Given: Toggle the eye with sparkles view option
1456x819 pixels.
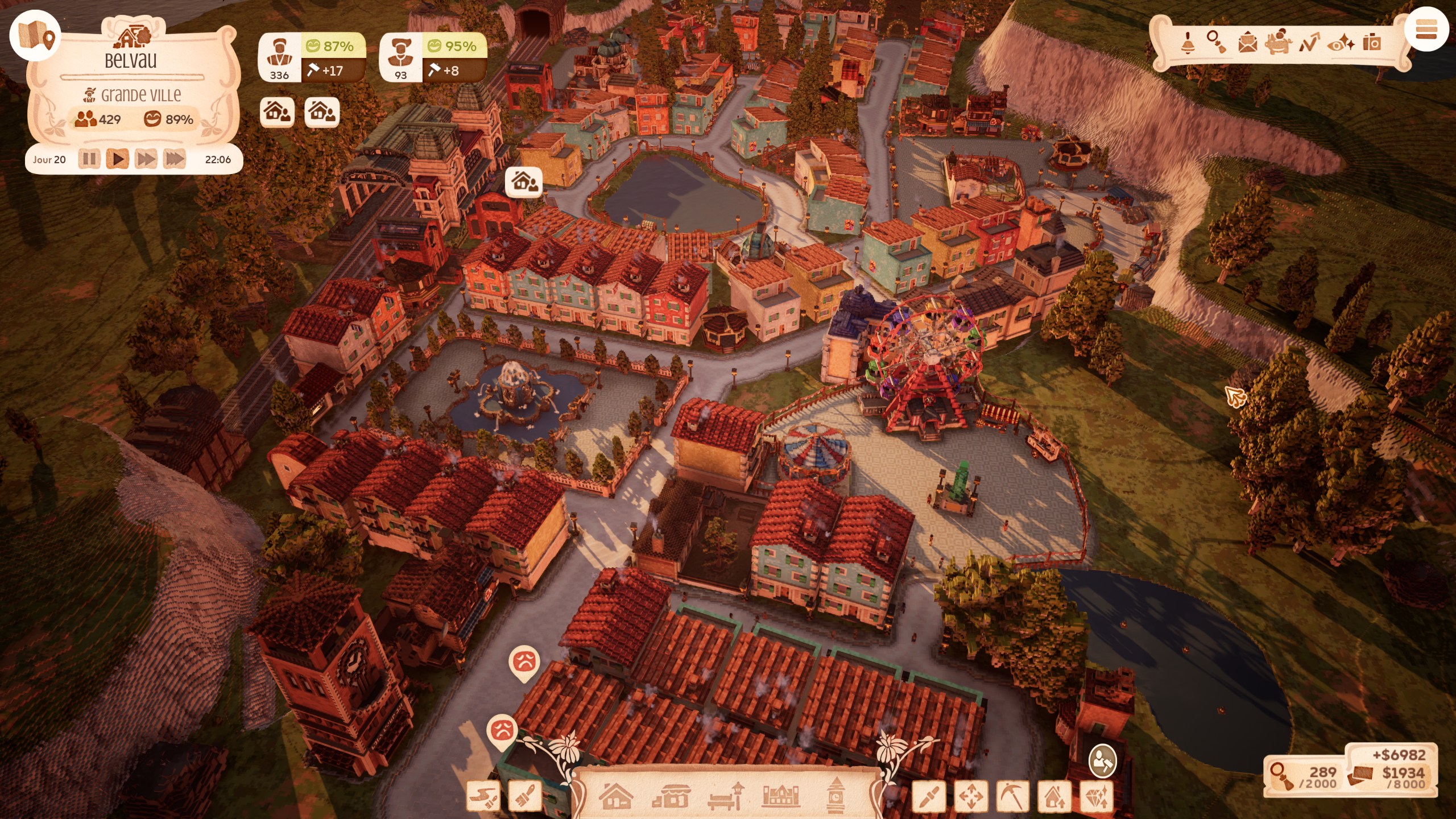Looking at the screenshot, I should (x=1341, y=43).
